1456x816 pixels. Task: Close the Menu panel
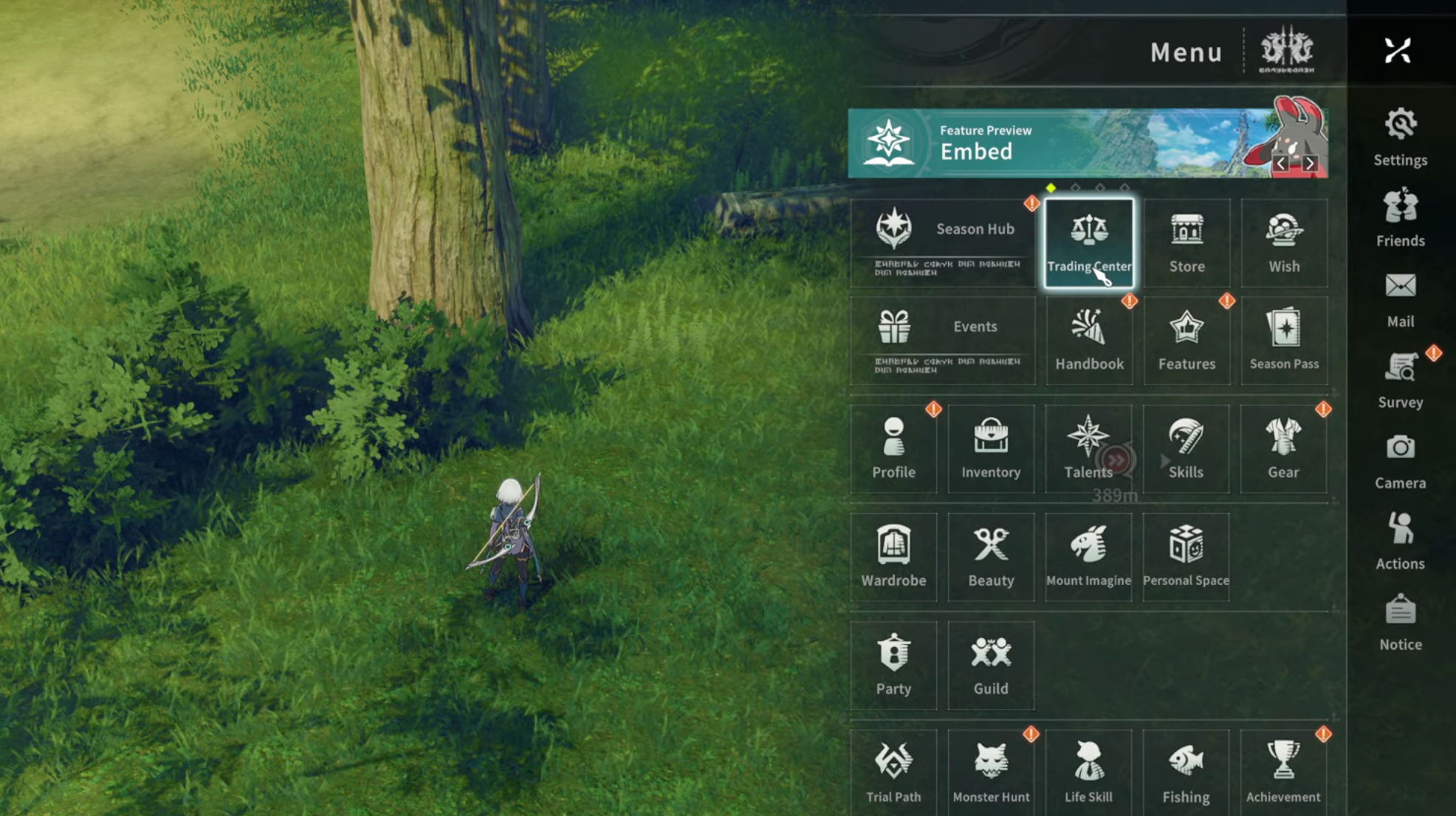pyautogui.click(x=1397, y=51)
